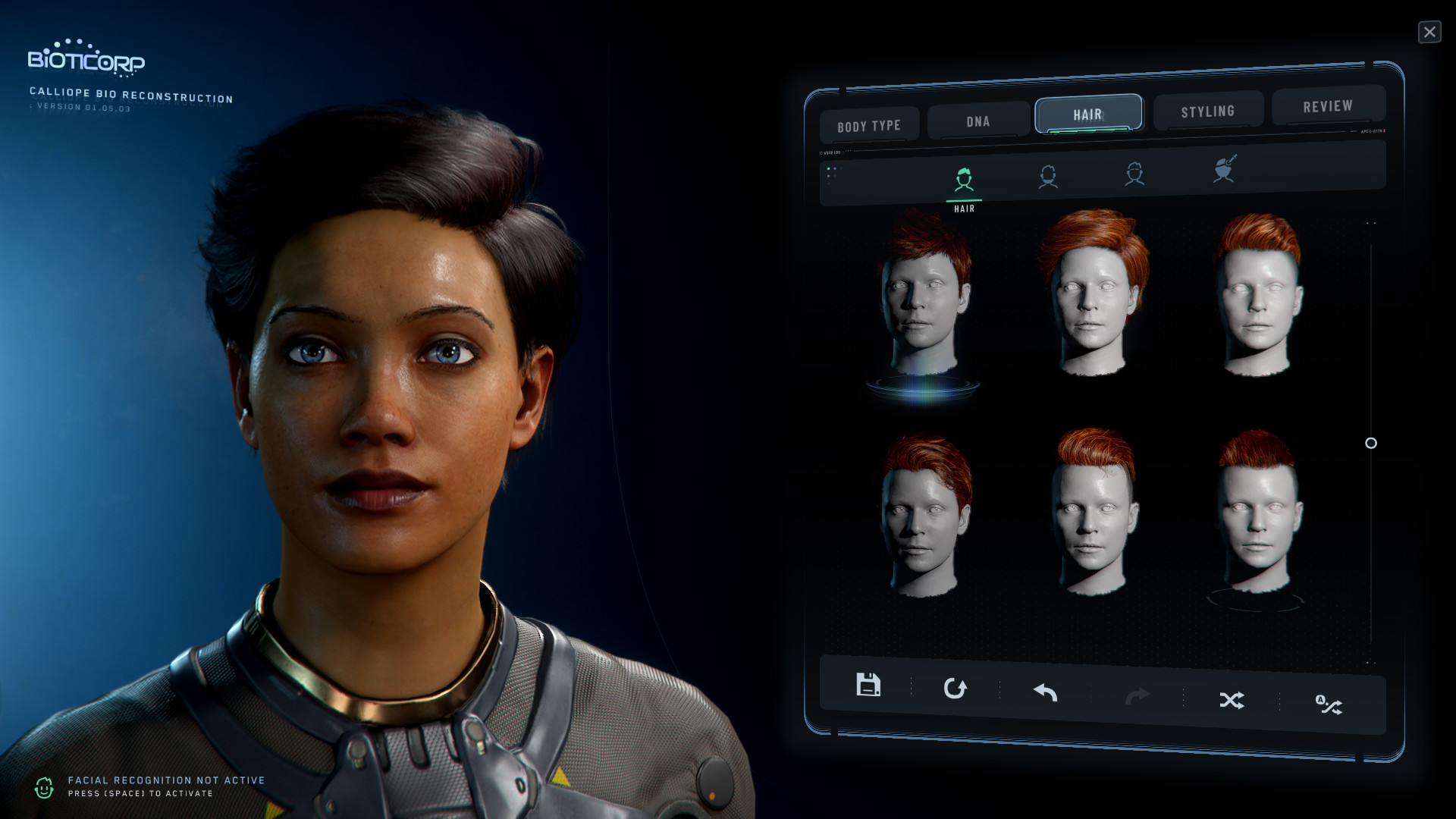
Task: Go to the Styling tab
Action: click(x=1207, y=111)
